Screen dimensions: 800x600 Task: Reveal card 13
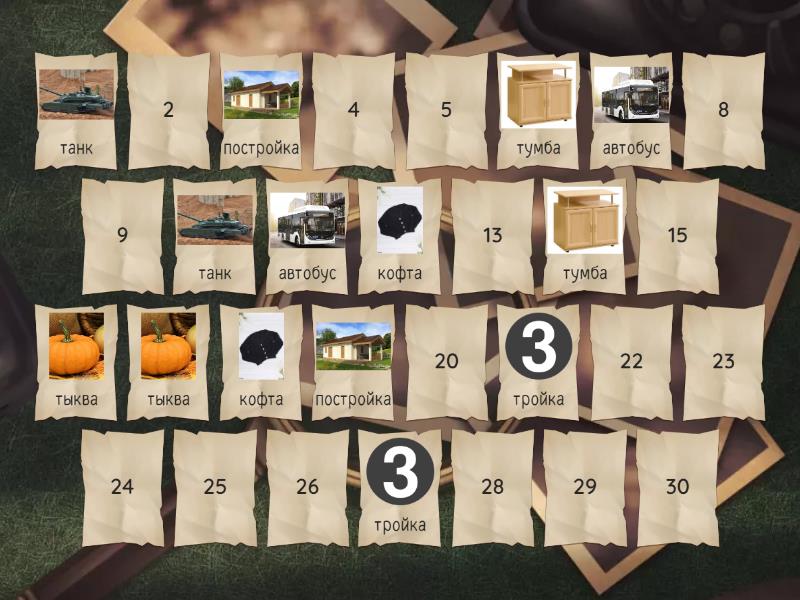click(492, 236)
